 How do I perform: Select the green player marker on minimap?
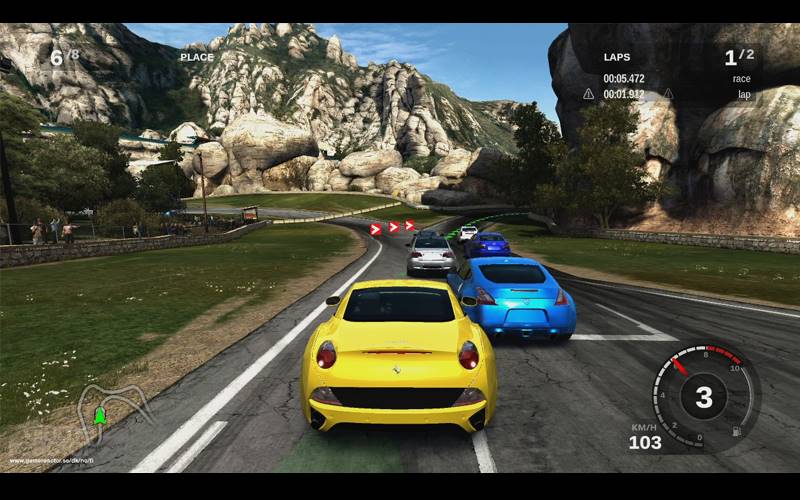[99, 414]
